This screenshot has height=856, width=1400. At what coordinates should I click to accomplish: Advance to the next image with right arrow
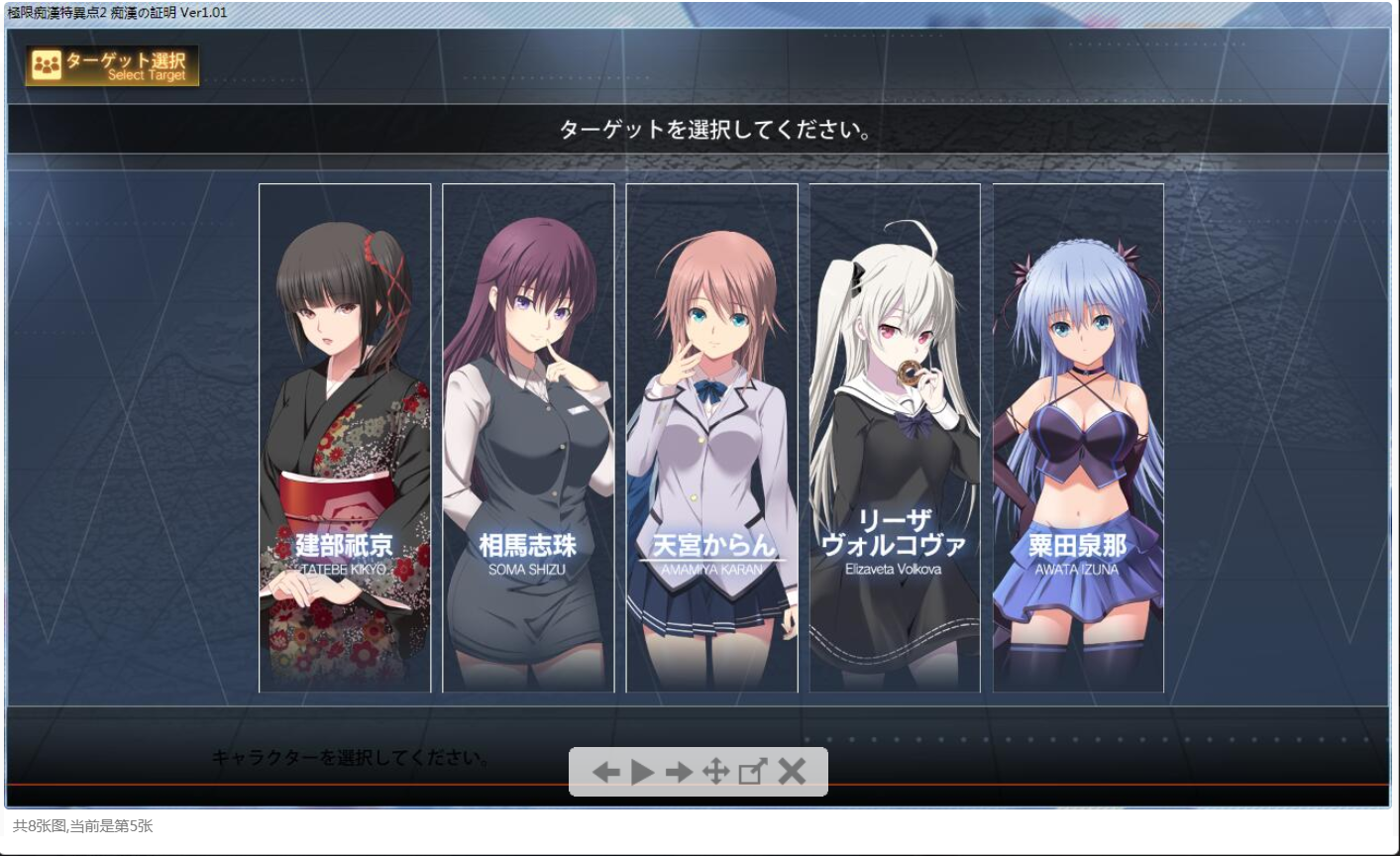679,772
